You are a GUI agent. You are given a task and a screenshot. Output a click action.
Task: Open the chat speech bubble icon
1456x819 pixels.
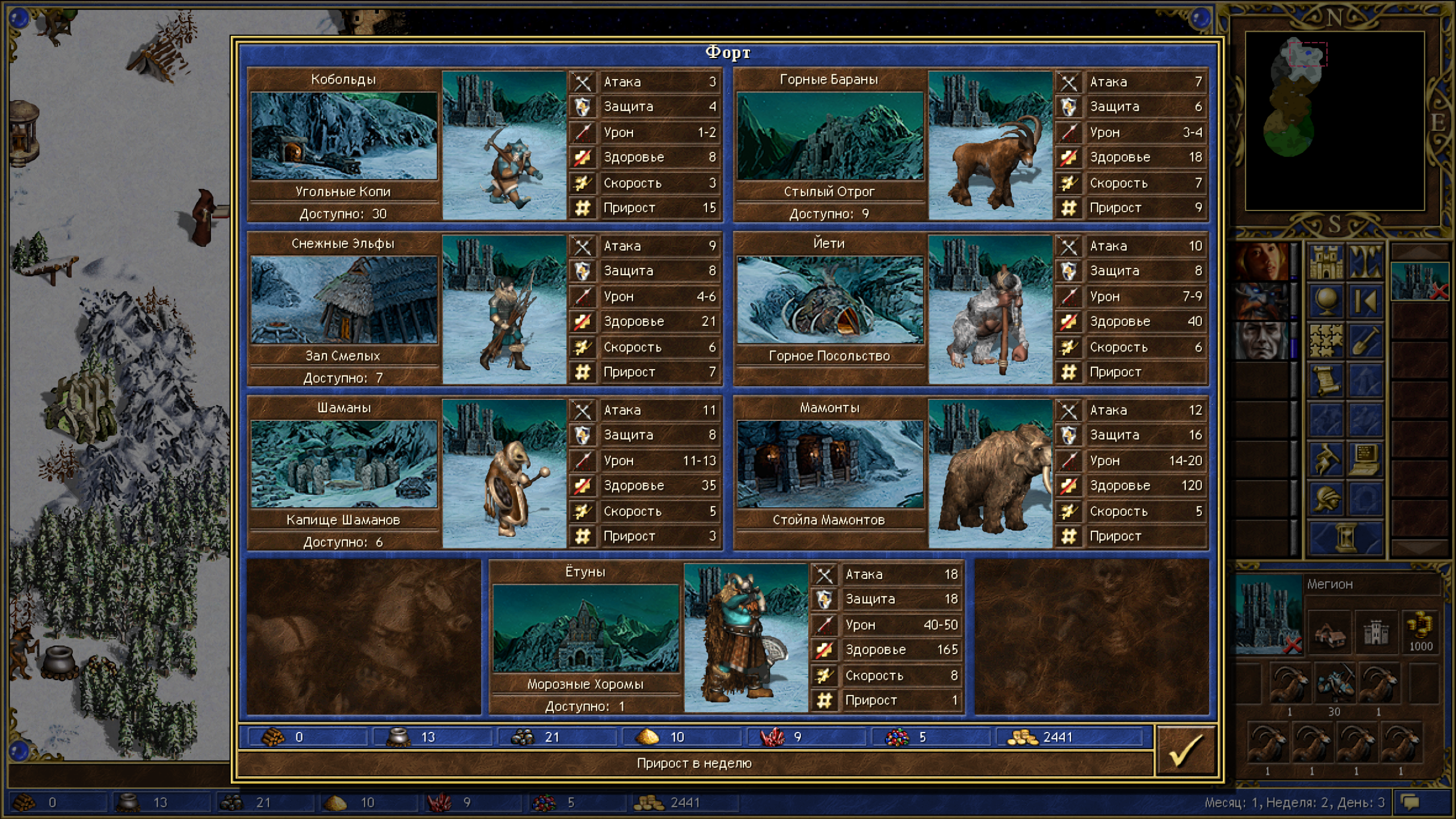1410,803
